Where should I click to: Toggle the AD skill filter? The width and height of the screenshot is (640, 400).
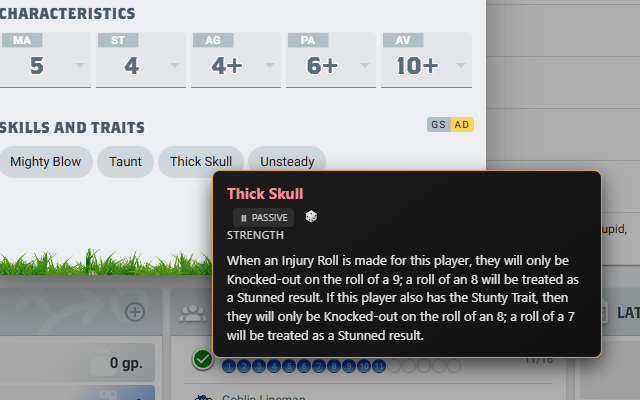click(462, 124)
